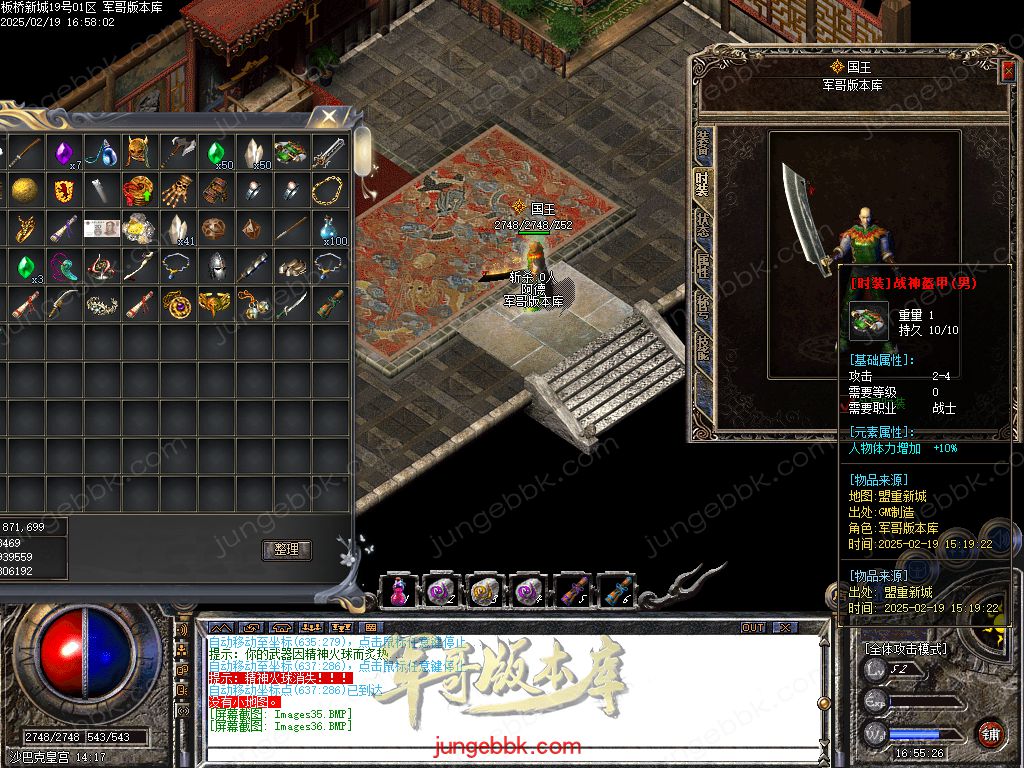Open the red 铺 shop button
The height and width of the screenshot is (768, 1024).
click(x=990, y=733)
